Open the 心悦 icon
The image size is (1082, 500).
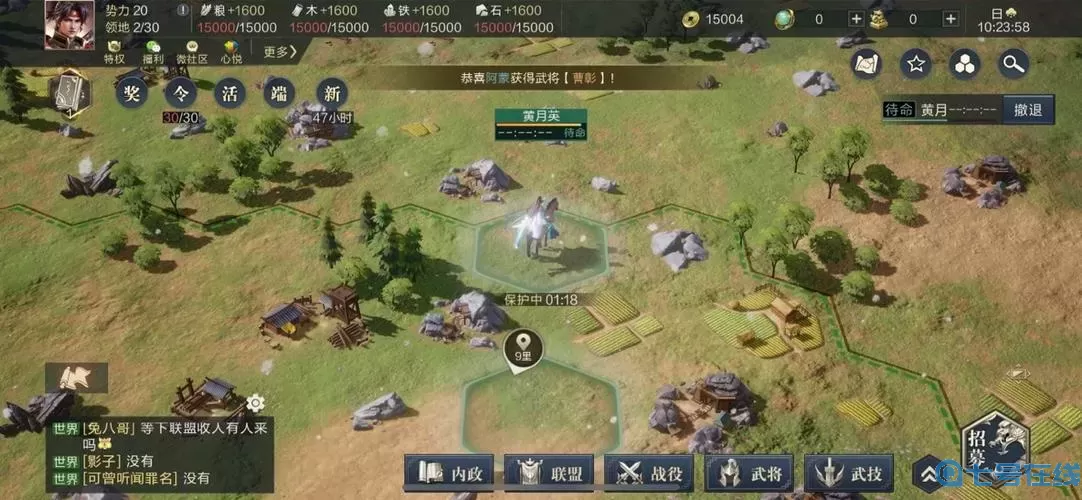click(231, 52)
